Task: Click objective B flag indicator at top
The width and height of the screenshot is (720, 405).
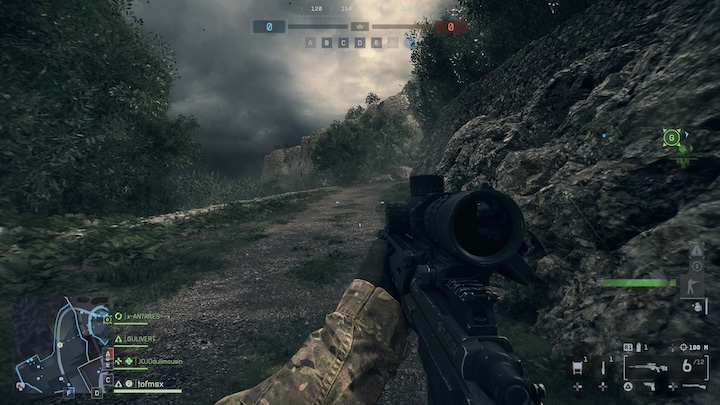Action: click(x=326, y=42)
